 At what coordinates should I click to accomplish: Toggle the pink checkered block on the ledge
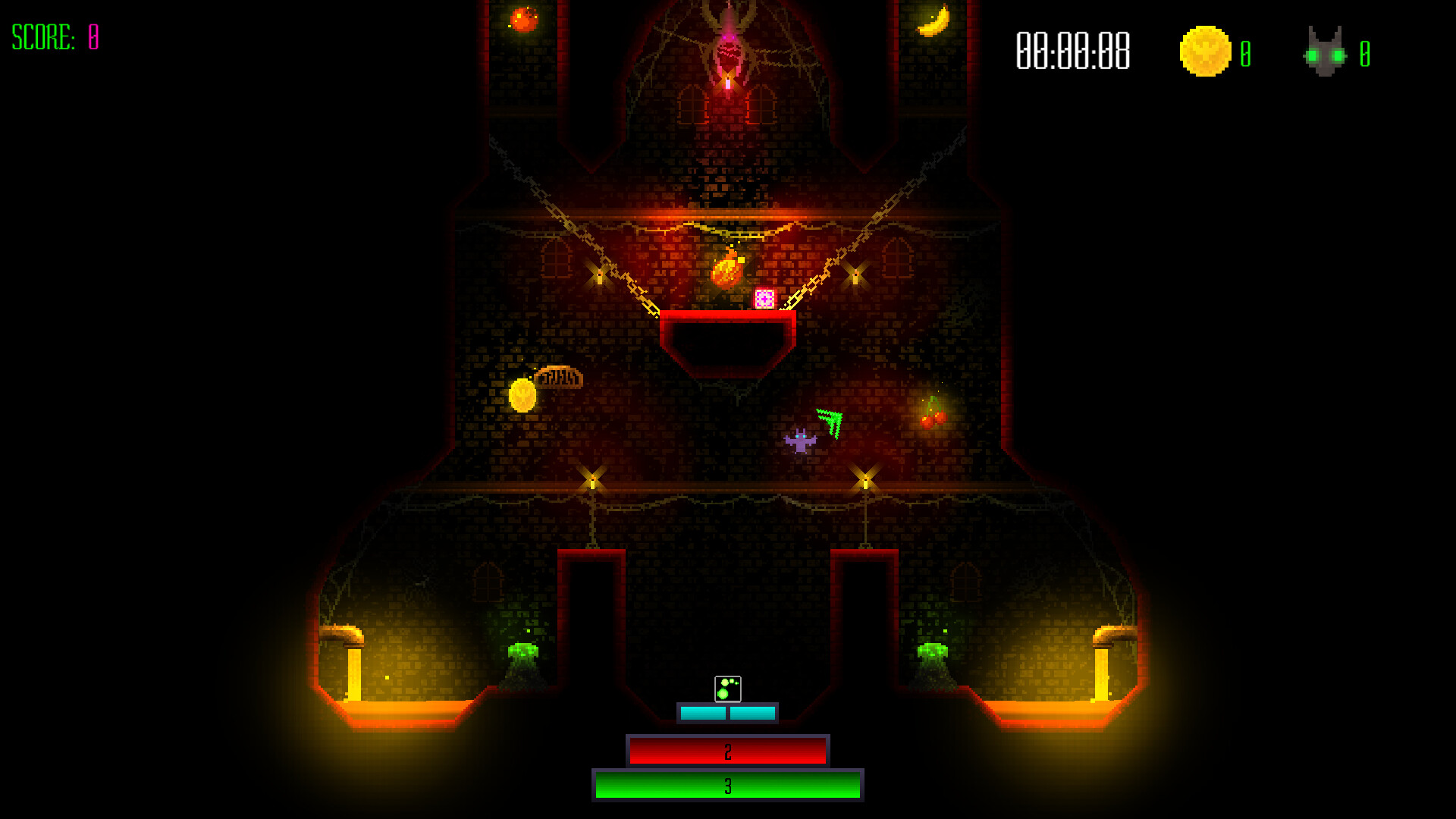(764, 300)
